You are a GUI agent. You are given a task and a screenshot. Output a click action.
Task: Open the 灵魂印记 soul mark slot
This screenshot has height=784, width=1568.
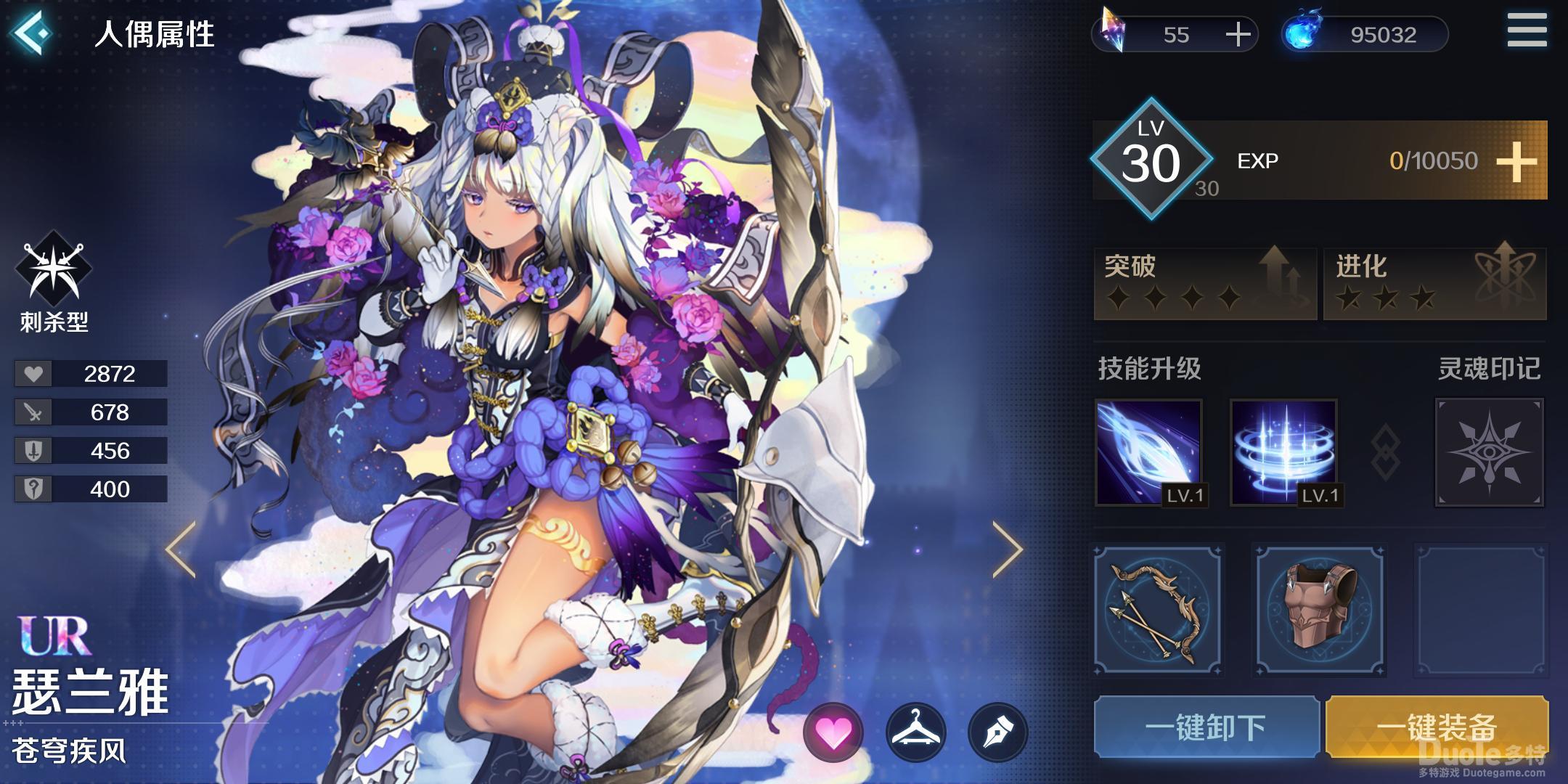click(1489, 453)
